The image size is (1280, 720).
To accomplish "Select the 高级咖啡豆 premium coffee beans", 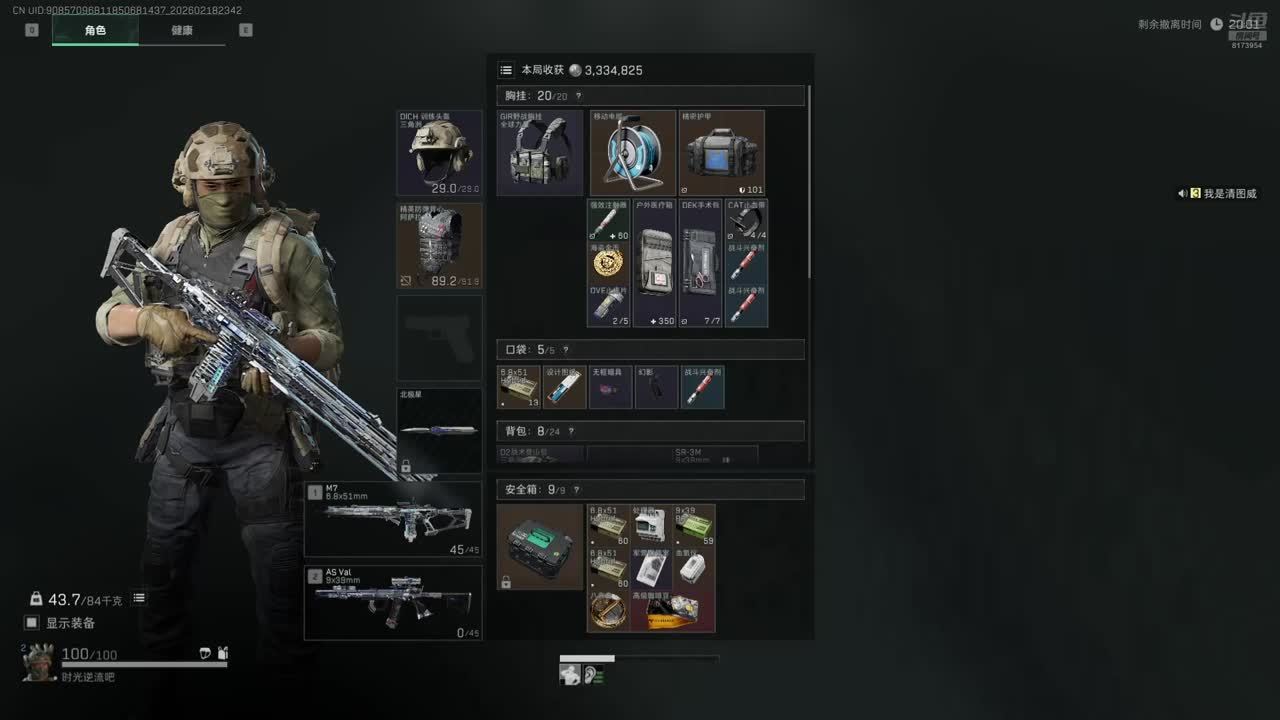I will (673, 611).
